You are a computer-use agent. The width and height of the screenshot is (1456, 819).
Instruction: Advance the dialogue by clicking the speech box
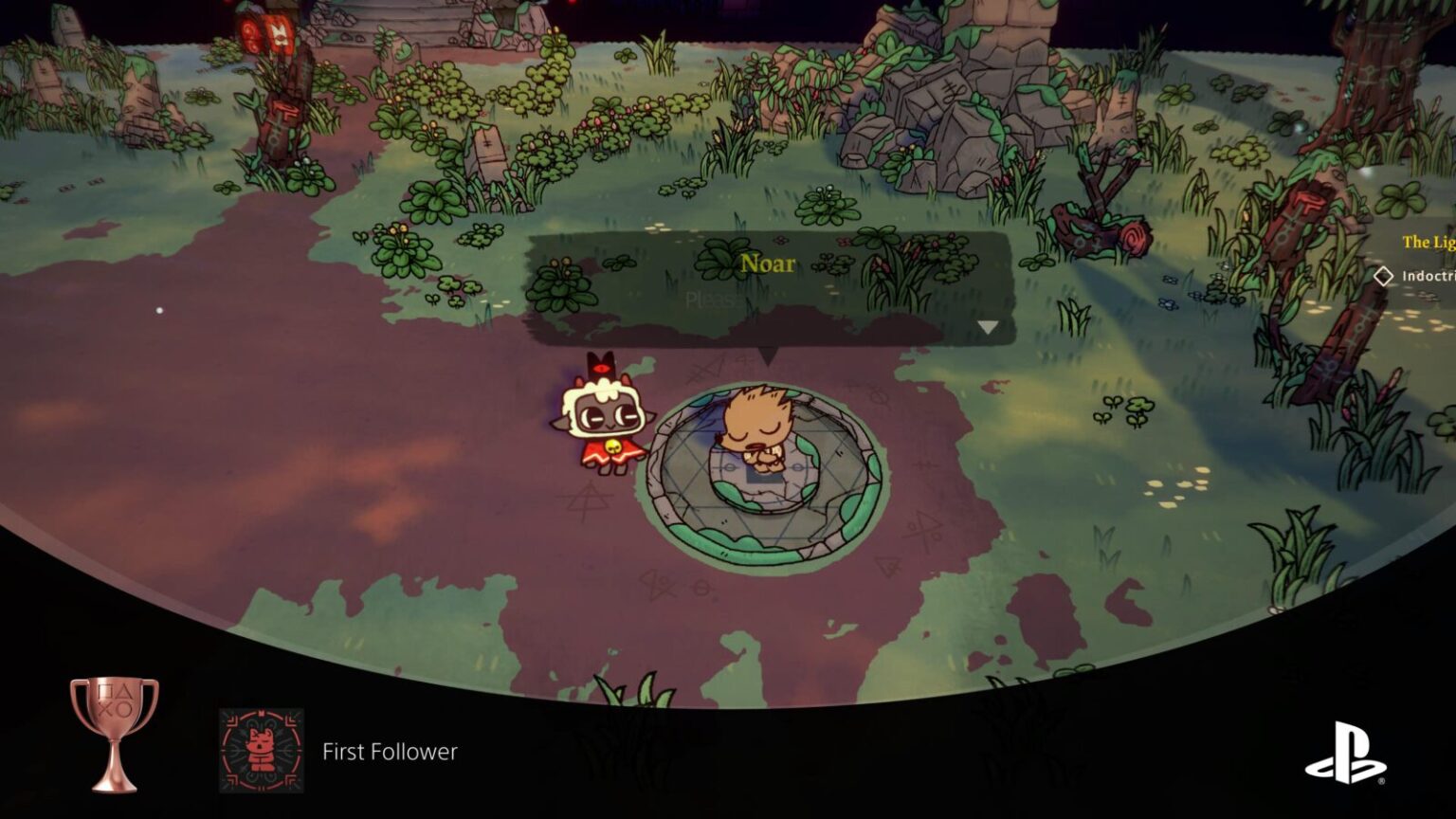768,294
